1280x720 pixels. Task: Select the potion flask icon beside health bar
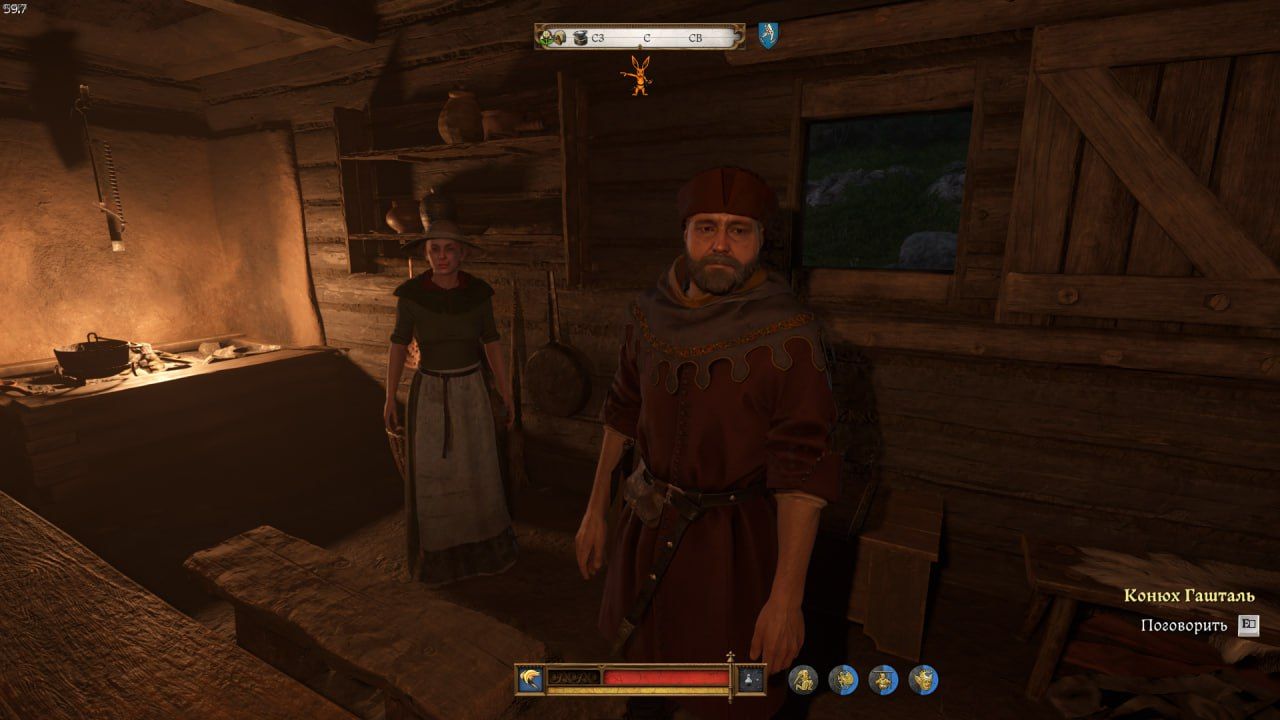pyautogui.click(x=750, y=680)
